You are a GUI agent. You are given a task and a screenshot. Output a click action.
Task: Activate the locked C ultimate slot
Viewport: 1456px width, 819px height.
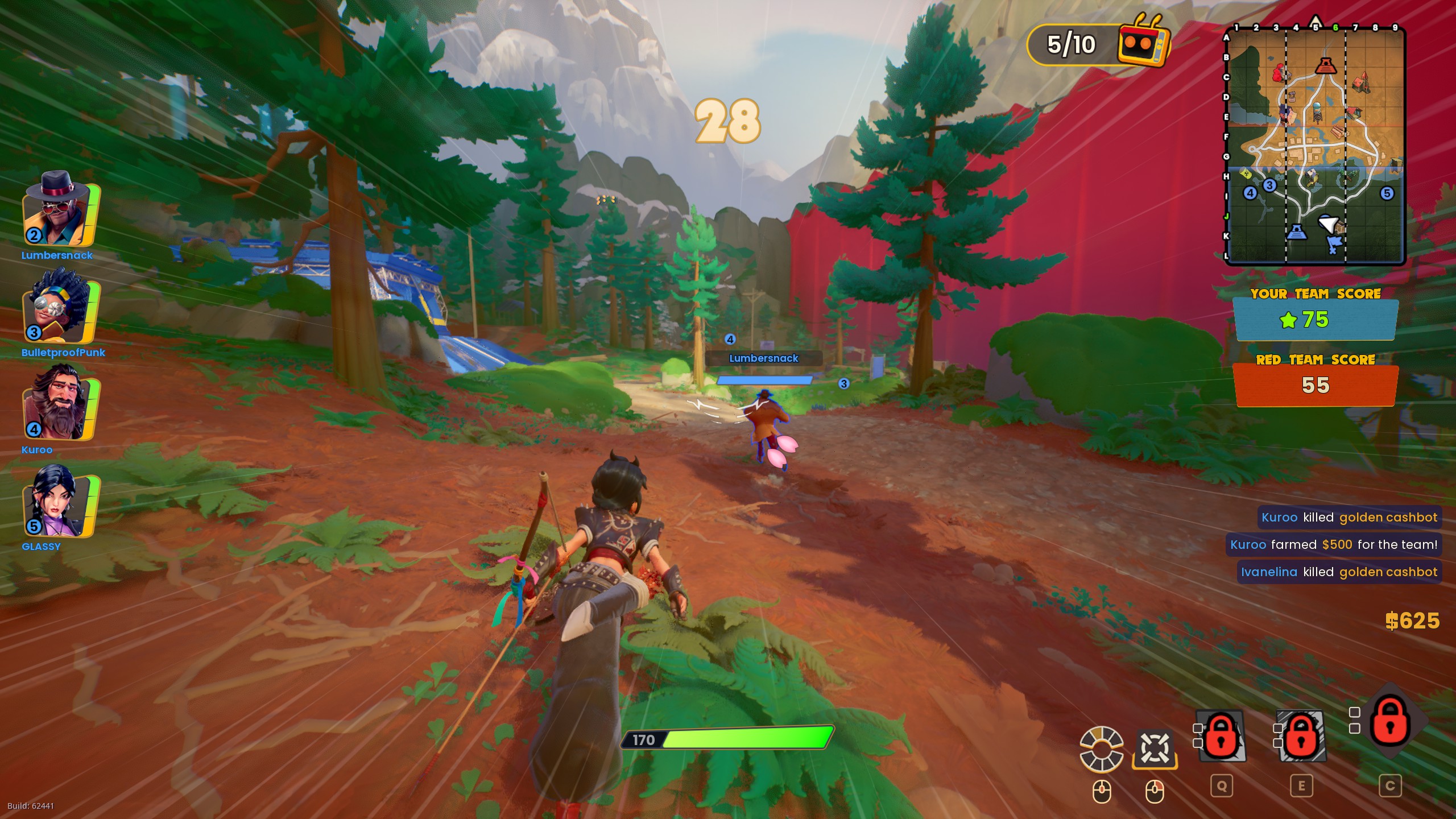click(1390, 721)
